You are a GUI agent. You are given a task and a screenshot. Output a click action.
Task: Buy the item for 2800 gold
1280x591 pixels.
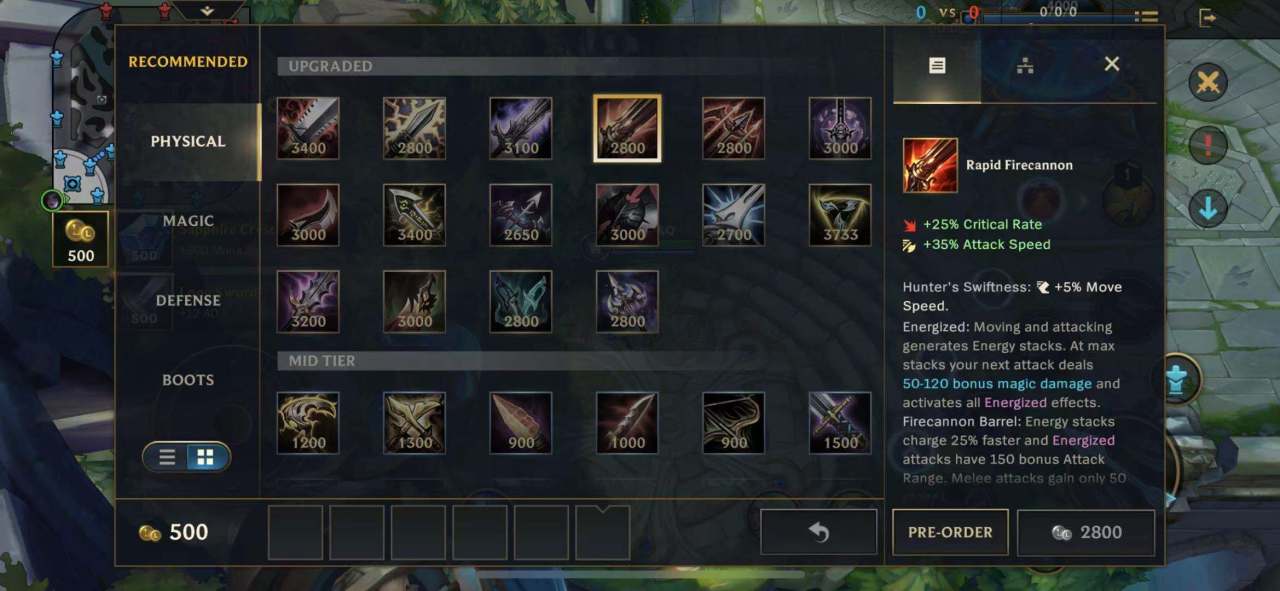tap(1086, 532)
